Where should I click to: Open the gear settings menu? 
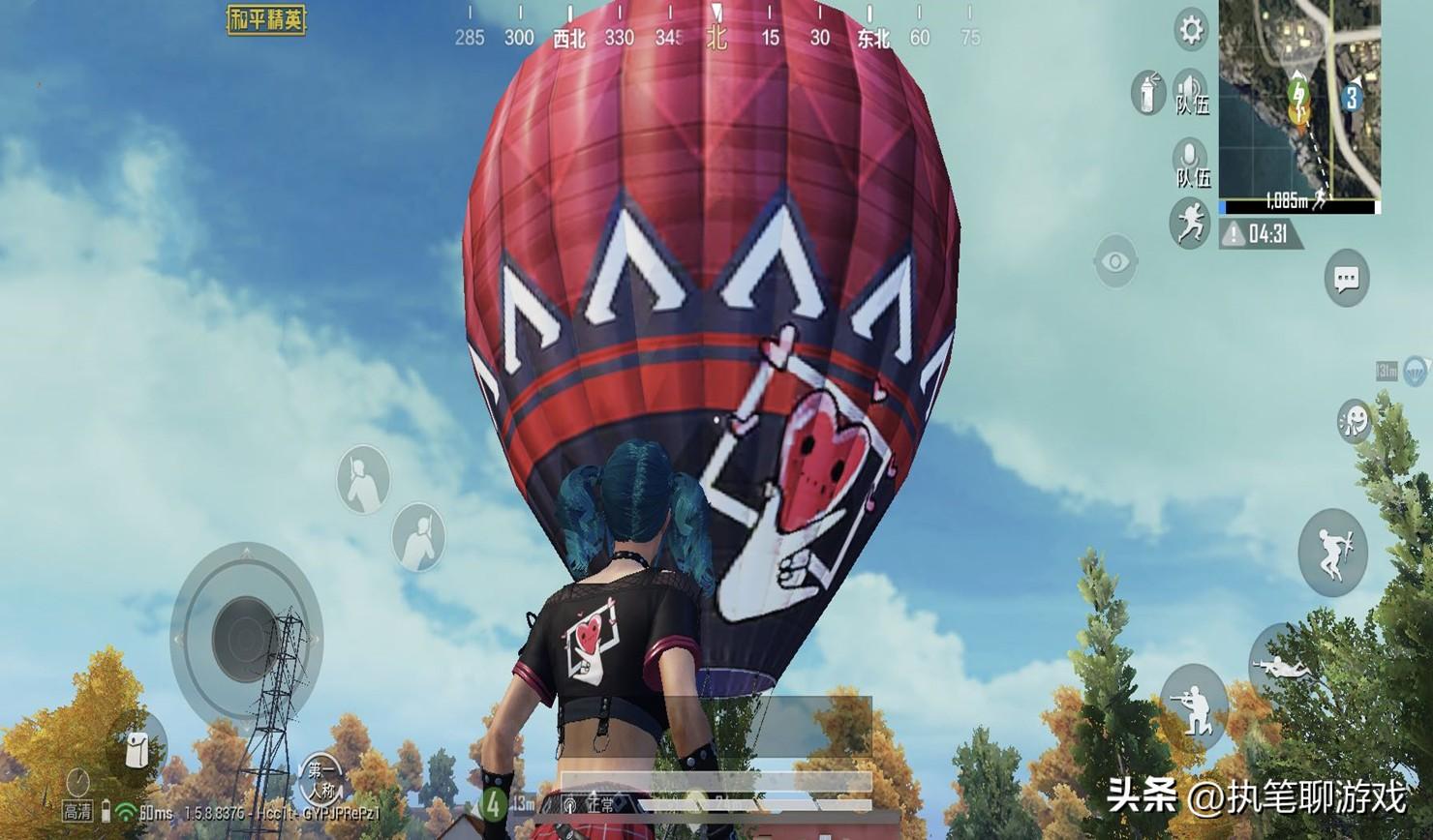click(1190, 31)
